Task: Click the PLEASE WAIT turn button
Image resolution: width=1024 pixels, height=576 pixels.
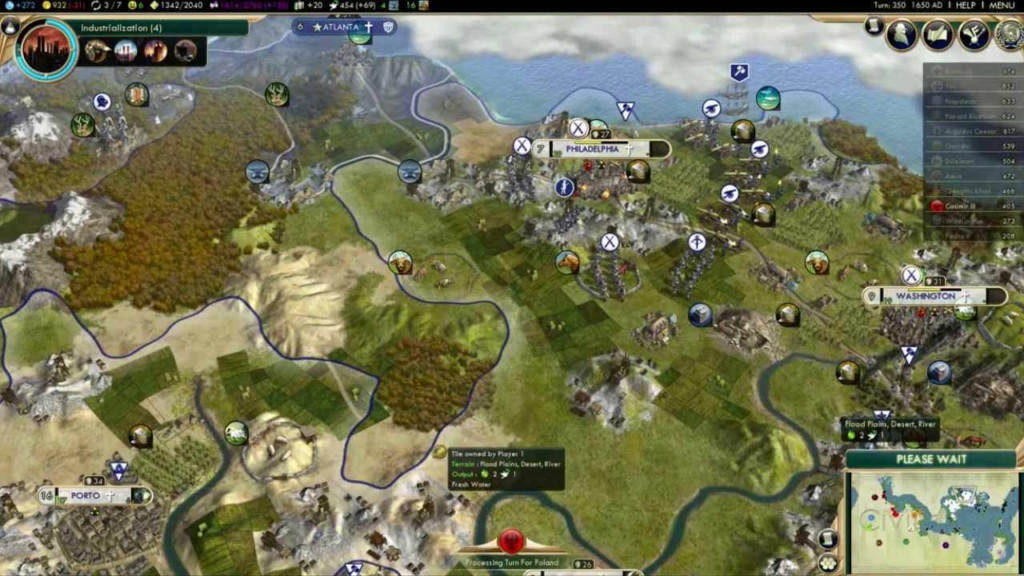Action: click(x=930, y=459)
